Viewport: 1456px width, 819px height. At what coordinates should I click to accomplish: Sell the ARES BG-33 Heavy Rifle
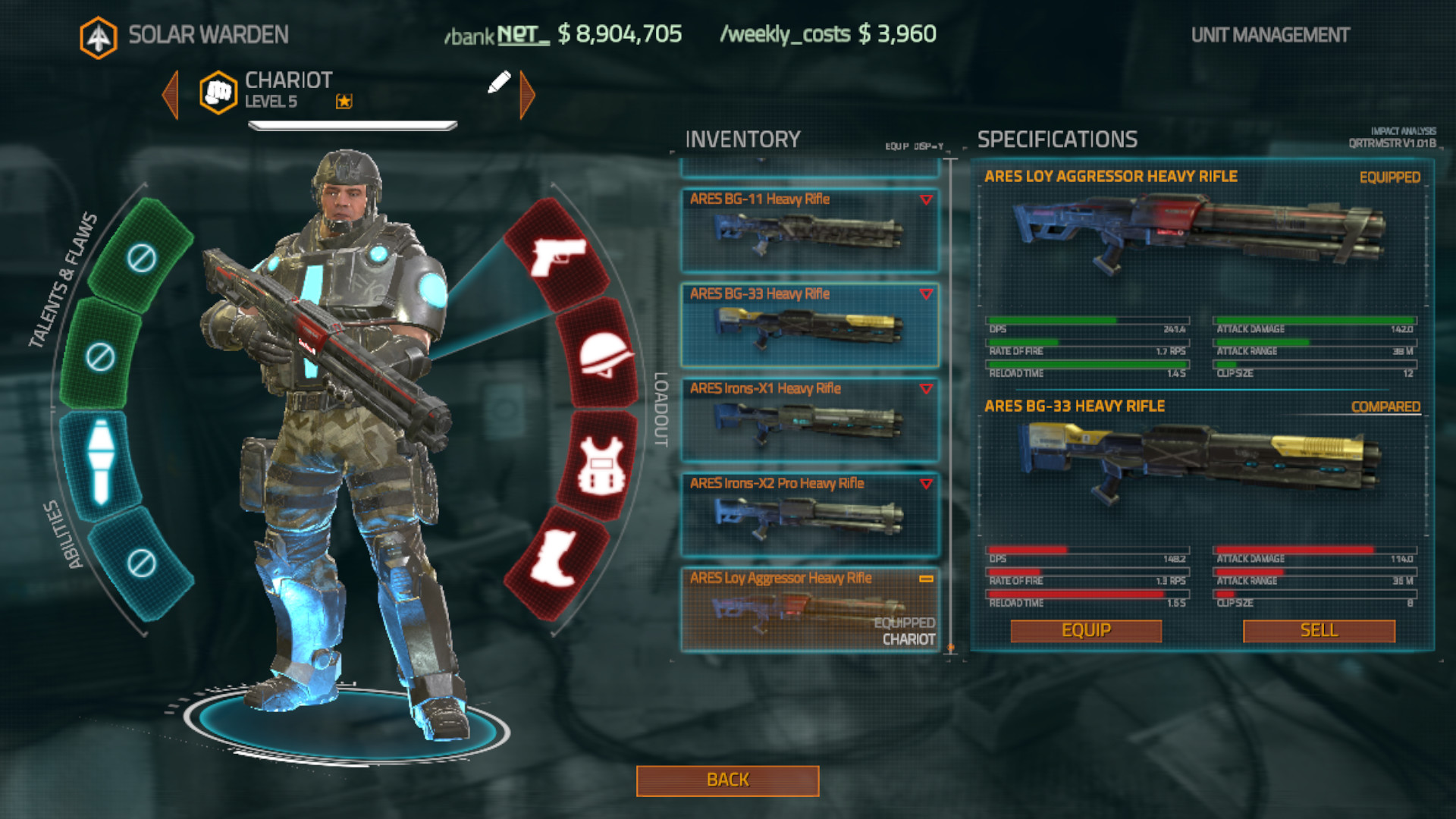pos(1318,630)
